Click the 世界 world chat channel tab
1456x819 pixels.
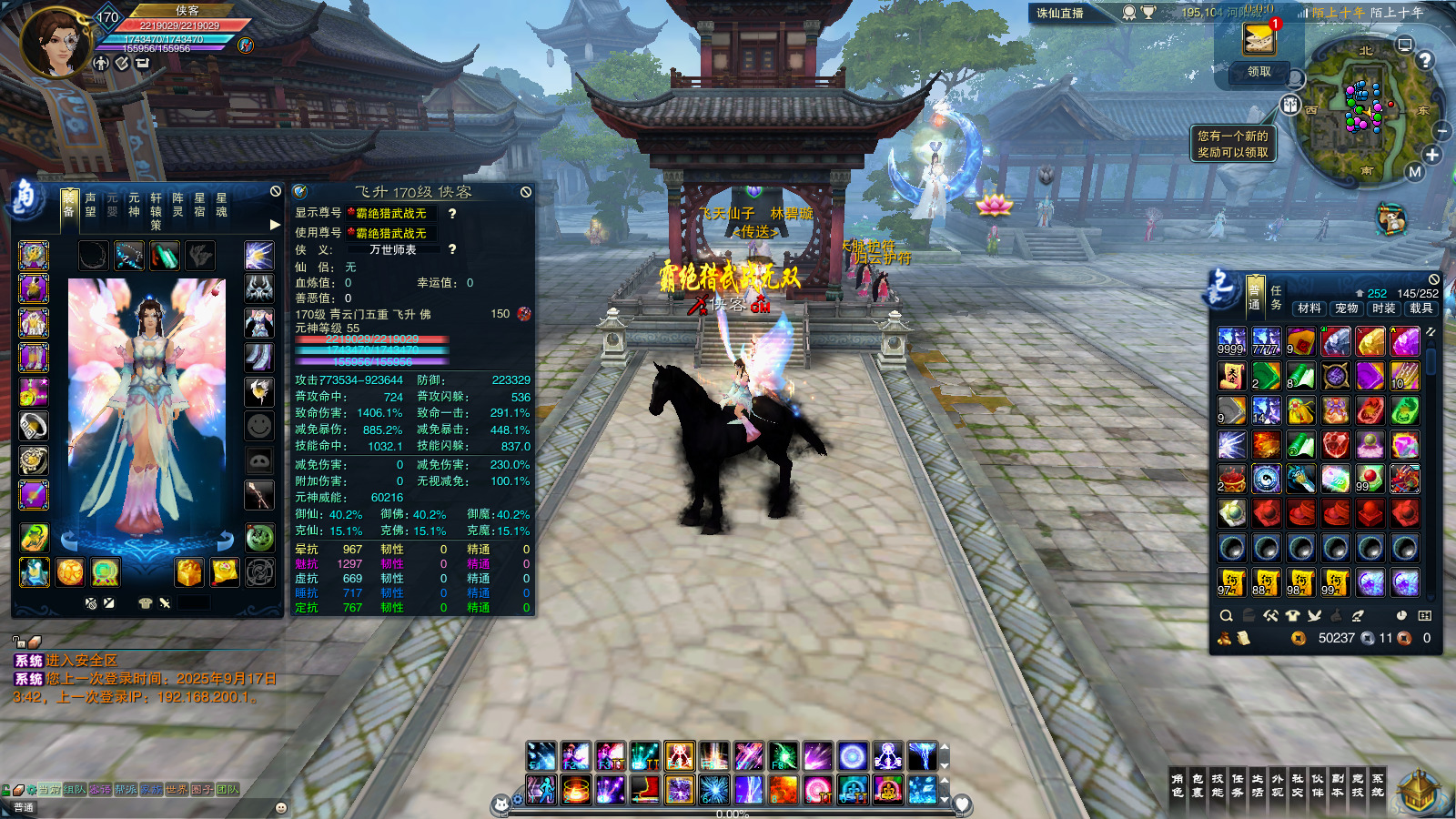[x=177, y=790]
